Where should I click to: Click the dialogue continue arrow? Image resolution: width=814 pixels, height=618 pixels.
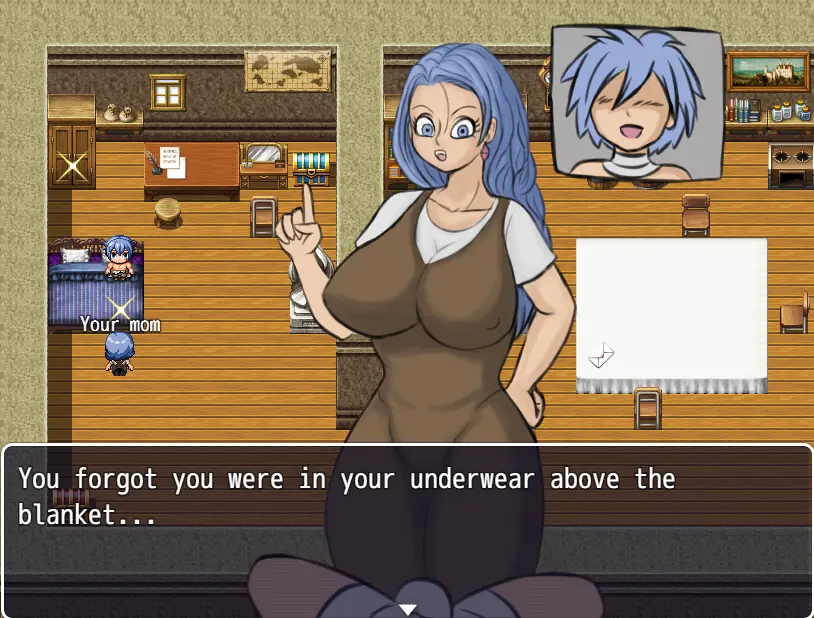point(407,609)
